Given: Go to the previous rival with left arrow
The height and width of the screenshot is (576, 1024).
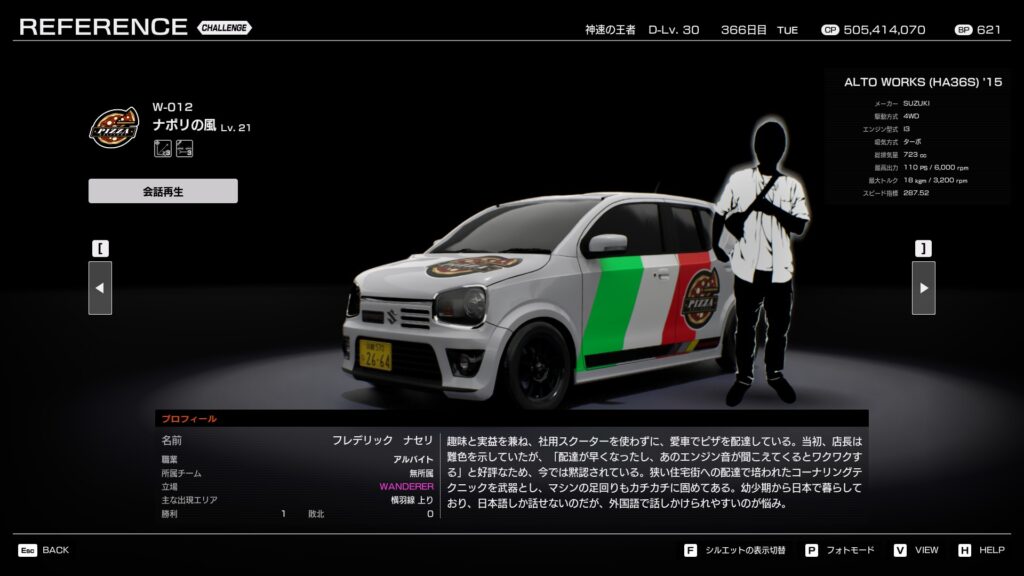Looking at the screenshot, I should pyautogui.click(x=100, y=288).
